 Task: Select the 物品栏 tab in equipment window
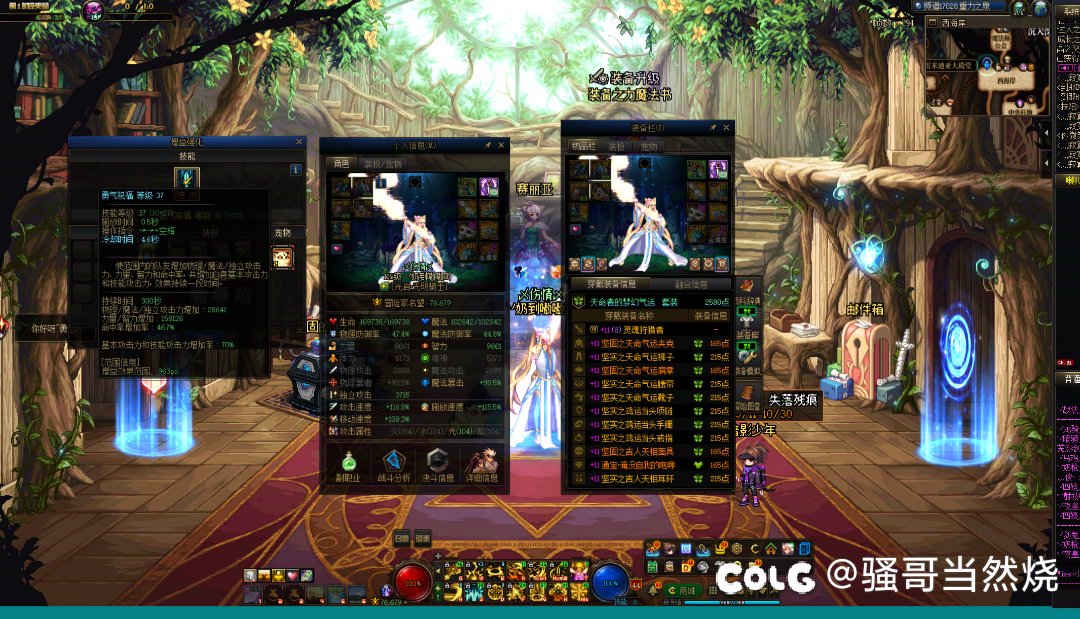584,146
